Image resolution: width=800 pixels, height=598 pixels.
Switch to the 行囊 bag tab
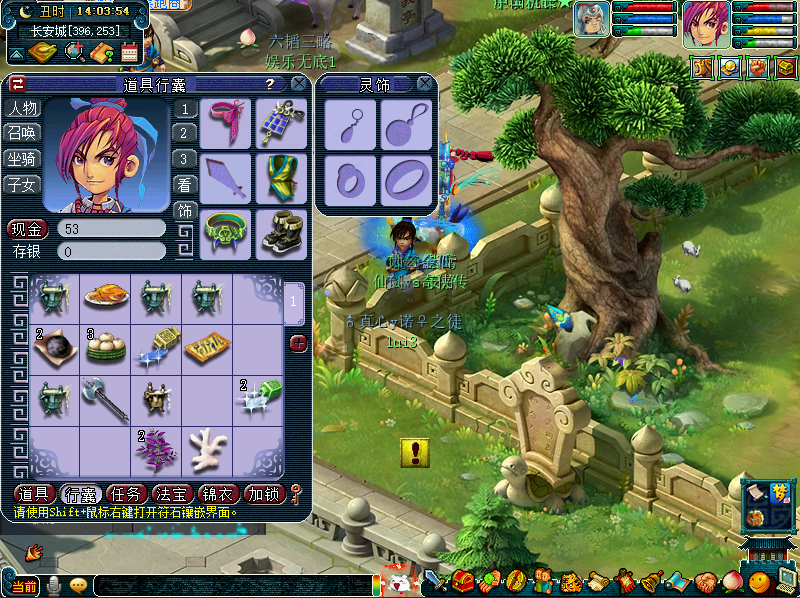click(81, 494)
